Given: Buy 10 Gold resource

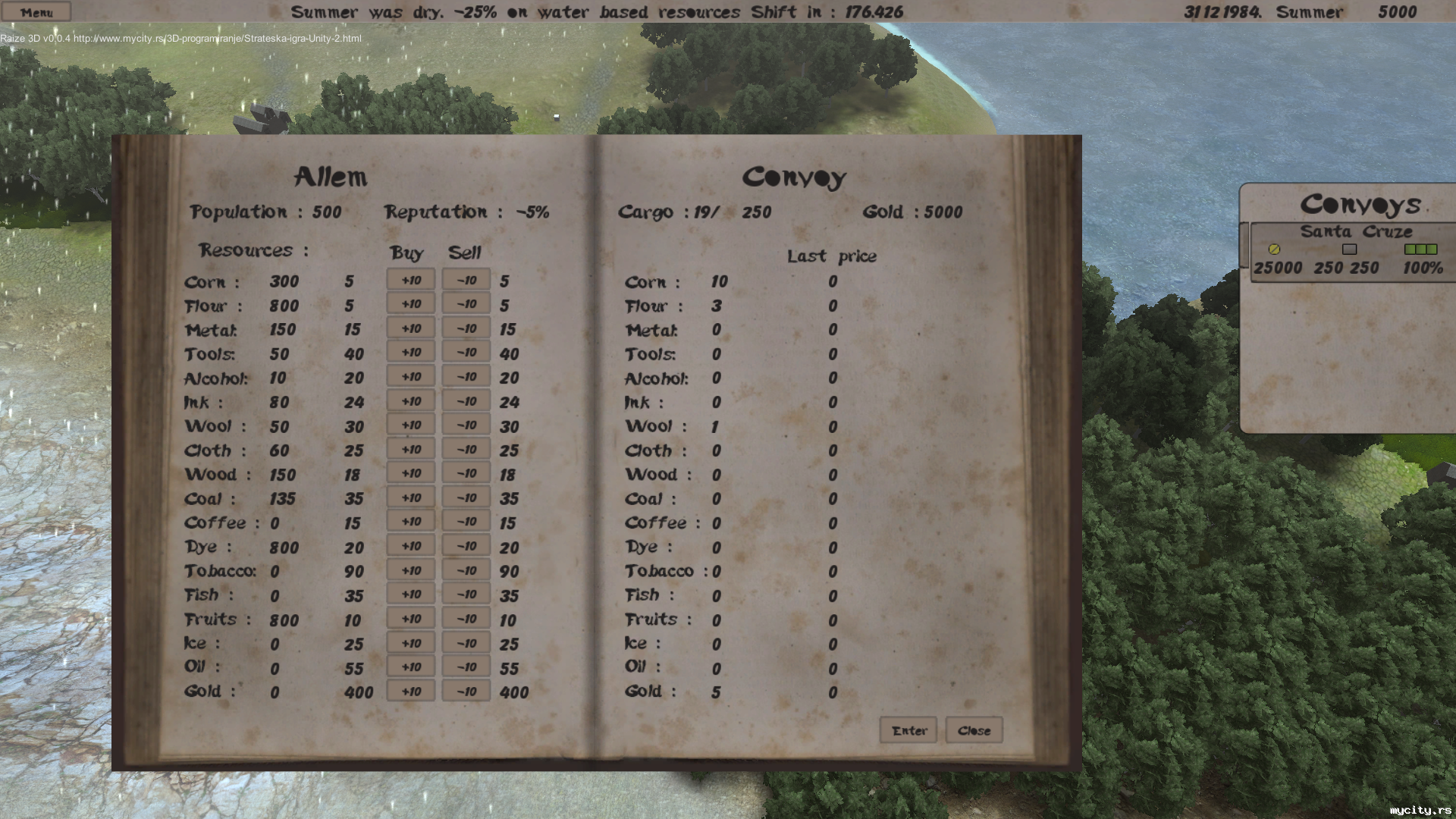Looking at the screenshot, I should 410,692.
